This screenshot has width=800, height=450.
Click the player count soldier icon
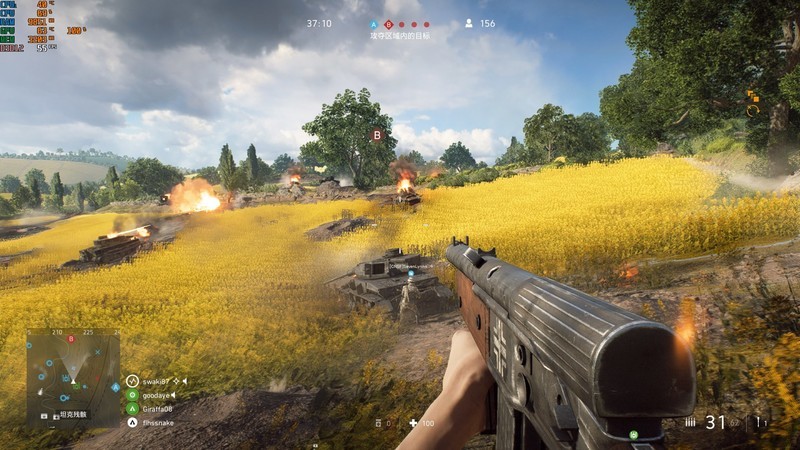468,23
